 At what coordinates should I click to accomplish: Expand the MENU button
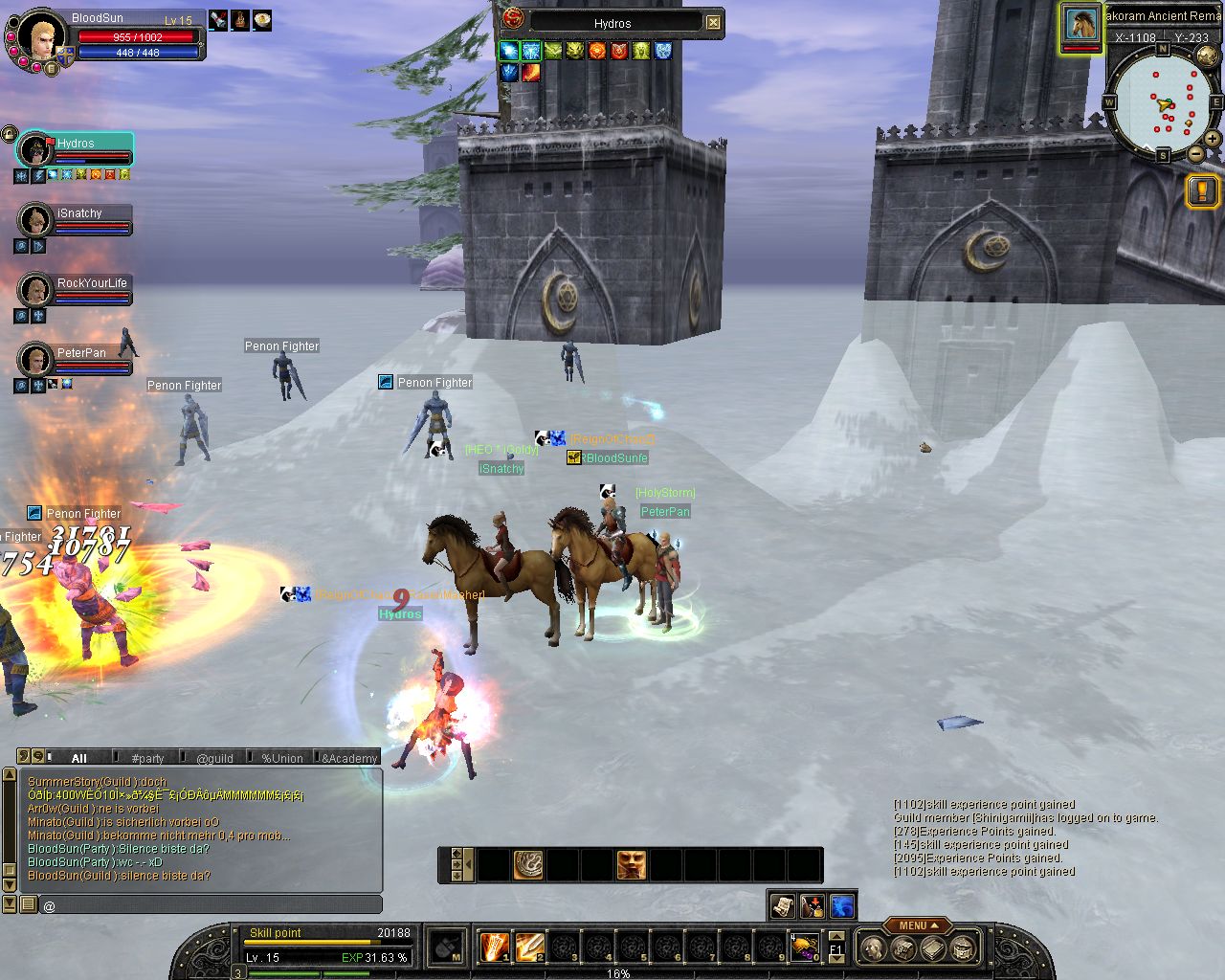916,925
